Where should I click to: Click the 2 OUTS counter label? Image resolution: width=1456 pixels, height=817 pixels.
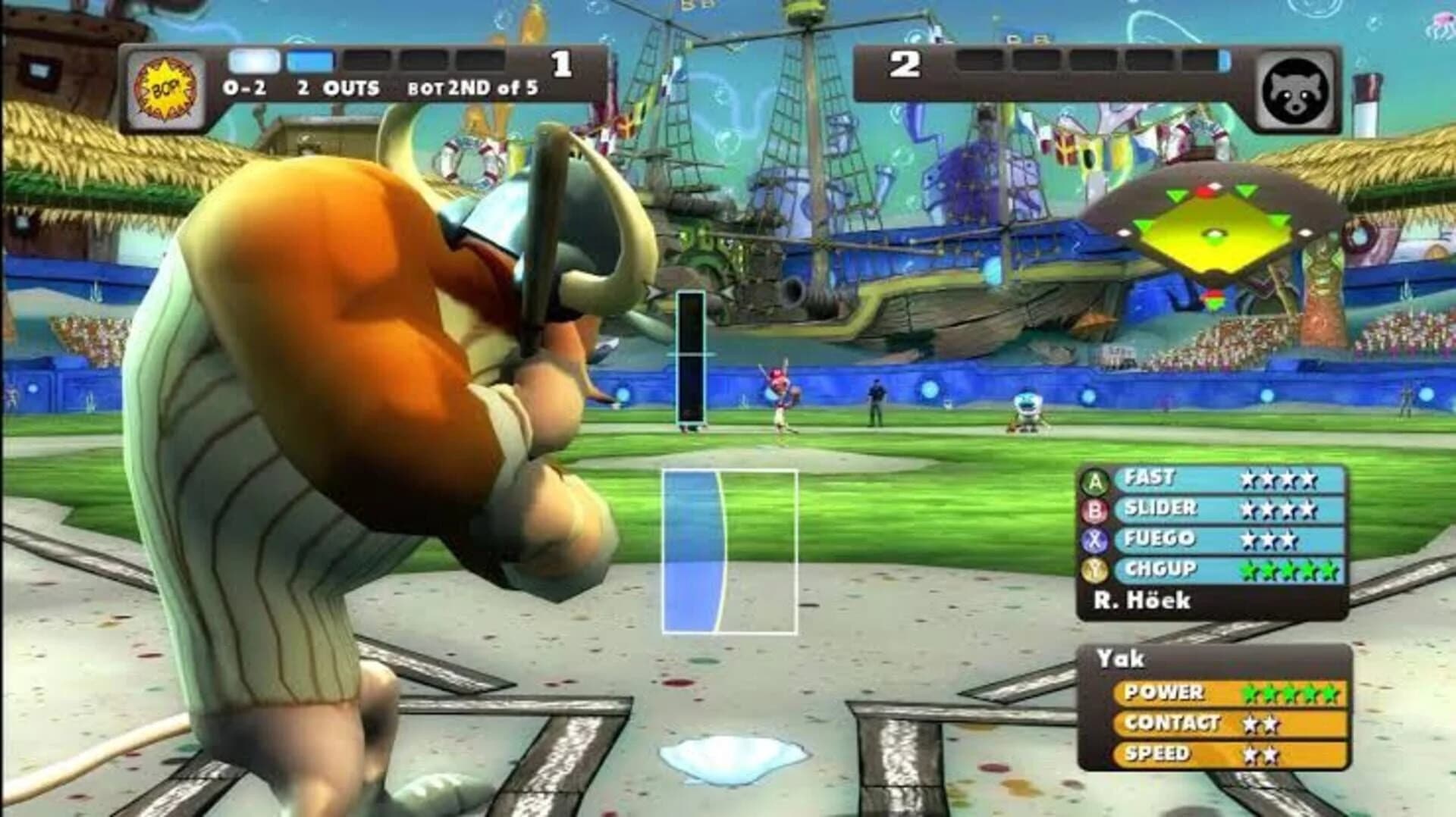click(x=337, y=88)
